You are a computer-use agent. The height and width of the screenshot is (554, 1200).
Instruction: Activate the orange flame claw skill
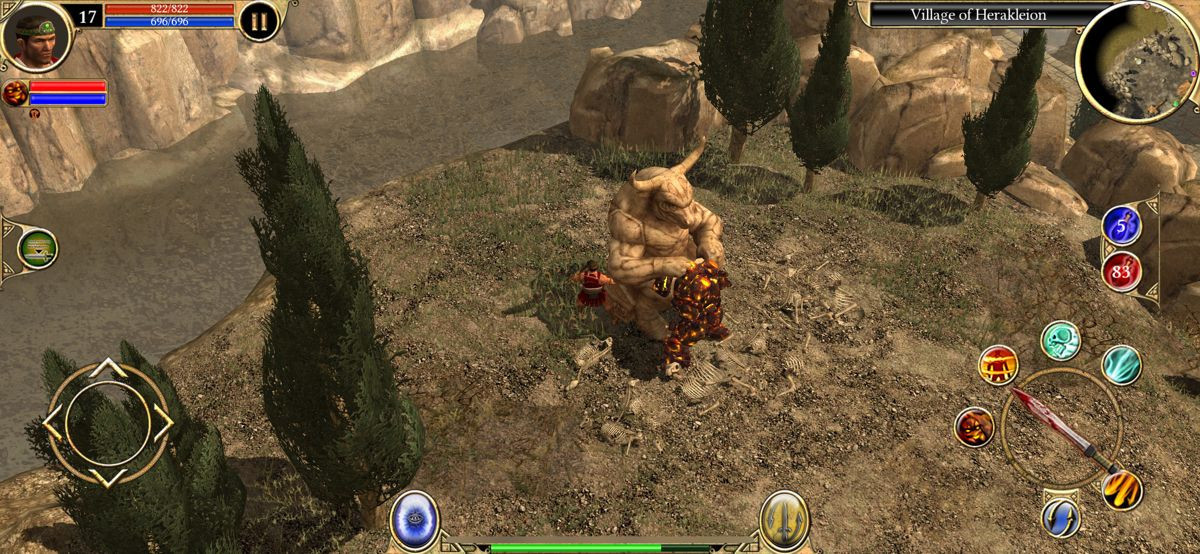(1122, 489)
